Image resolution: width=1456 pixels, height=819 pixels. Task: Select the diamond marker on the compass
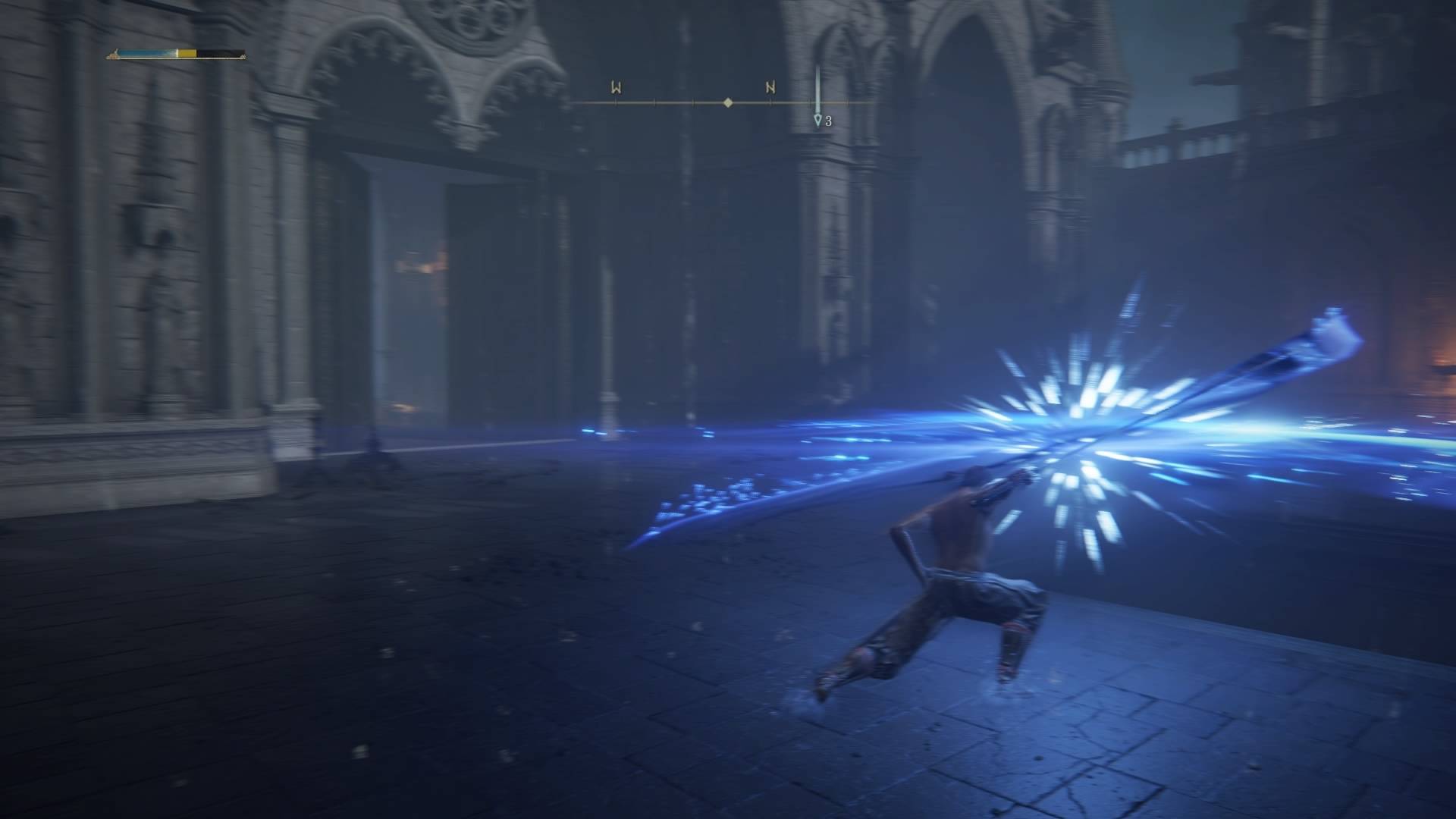click(728, 102)
